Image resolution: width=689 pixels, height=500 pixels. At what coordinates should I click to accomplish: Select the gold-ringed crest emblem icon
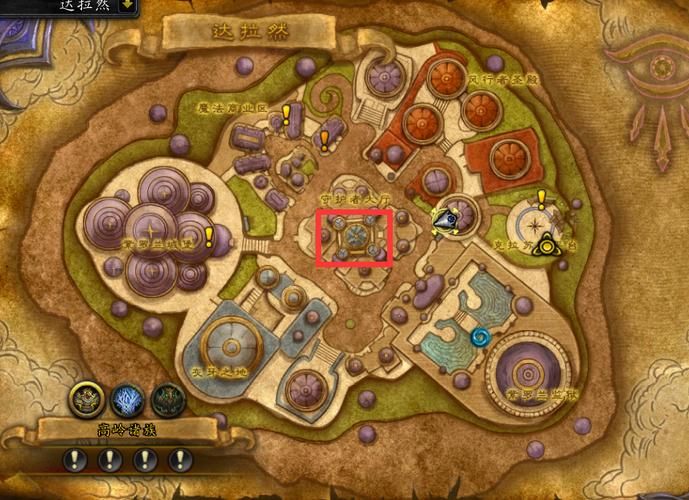click(85, 400)
